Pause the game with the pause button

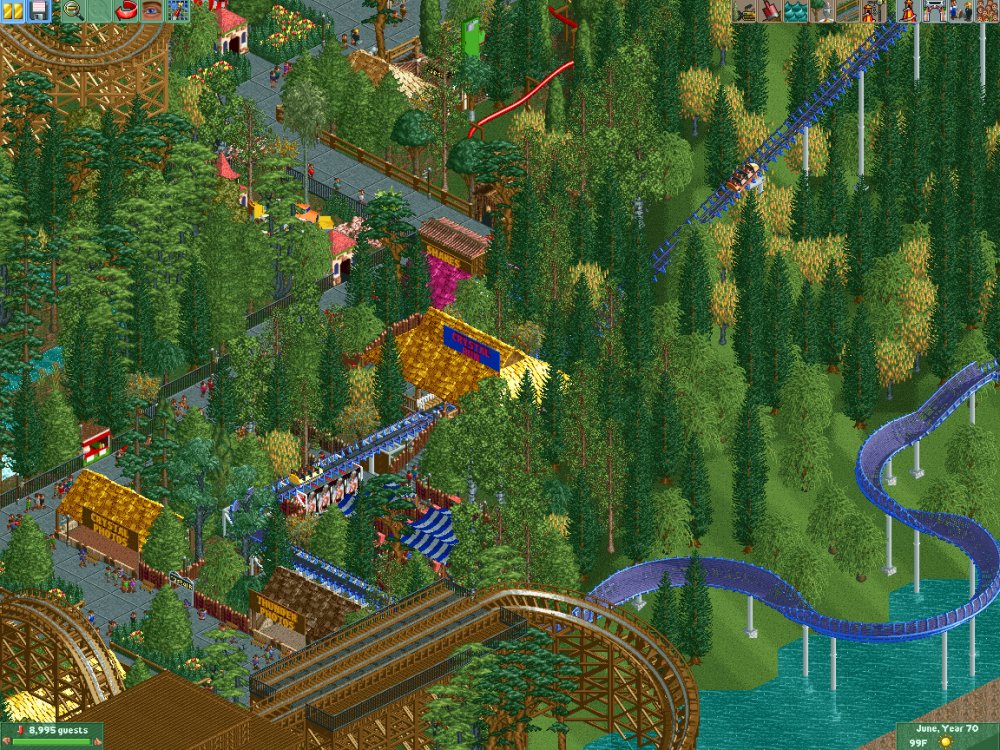click(x=14, y=11)
